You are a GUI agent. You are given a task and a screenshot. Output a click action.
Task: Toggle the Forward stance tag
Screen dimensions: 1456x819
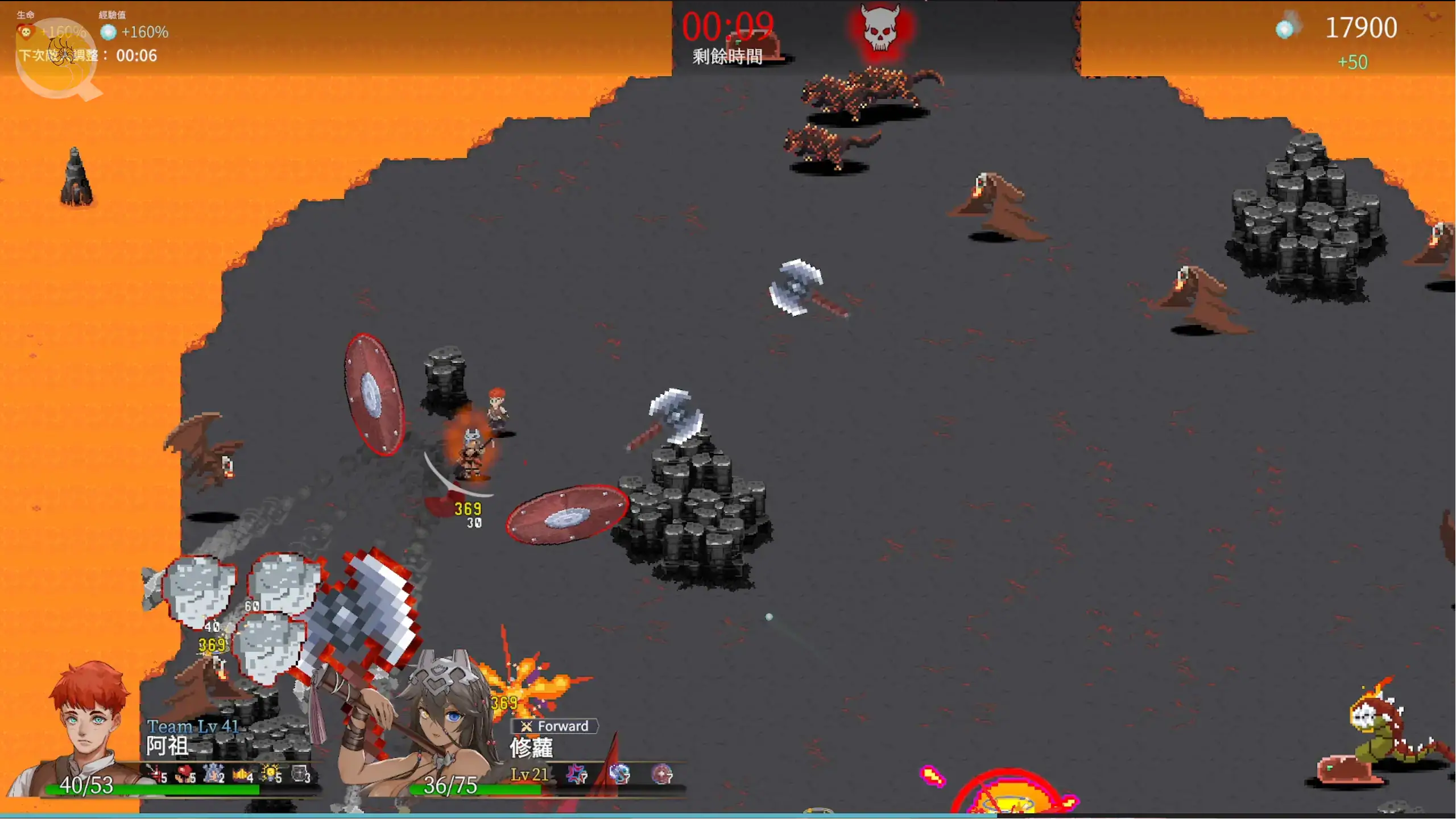pos(555,726)
